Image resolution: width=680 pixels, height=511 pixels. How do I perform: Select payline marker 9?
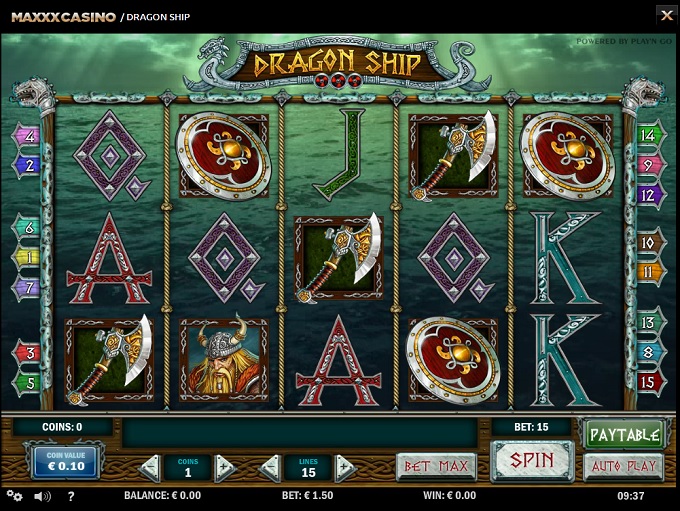(x=649, y=165)
